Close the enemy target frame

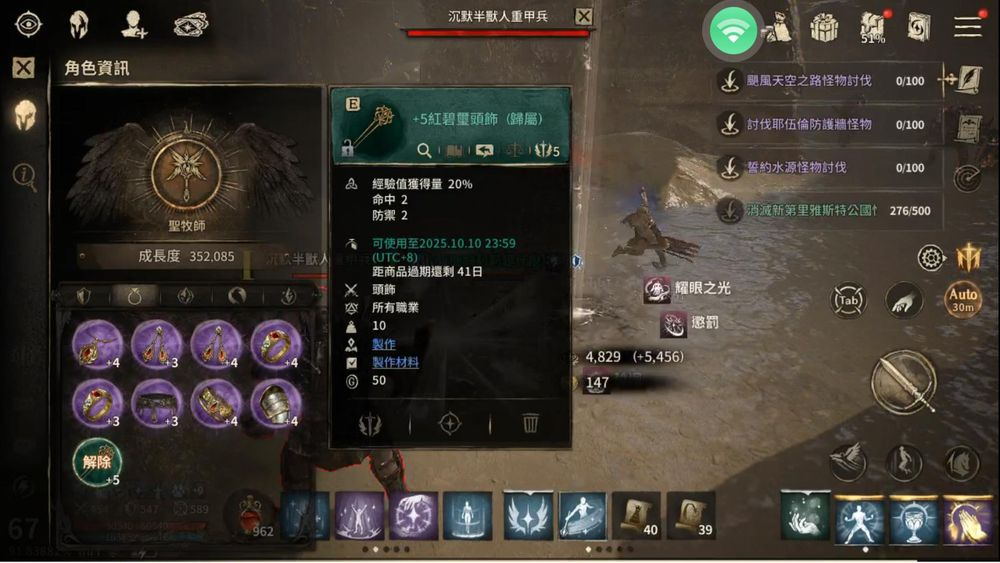584,17
